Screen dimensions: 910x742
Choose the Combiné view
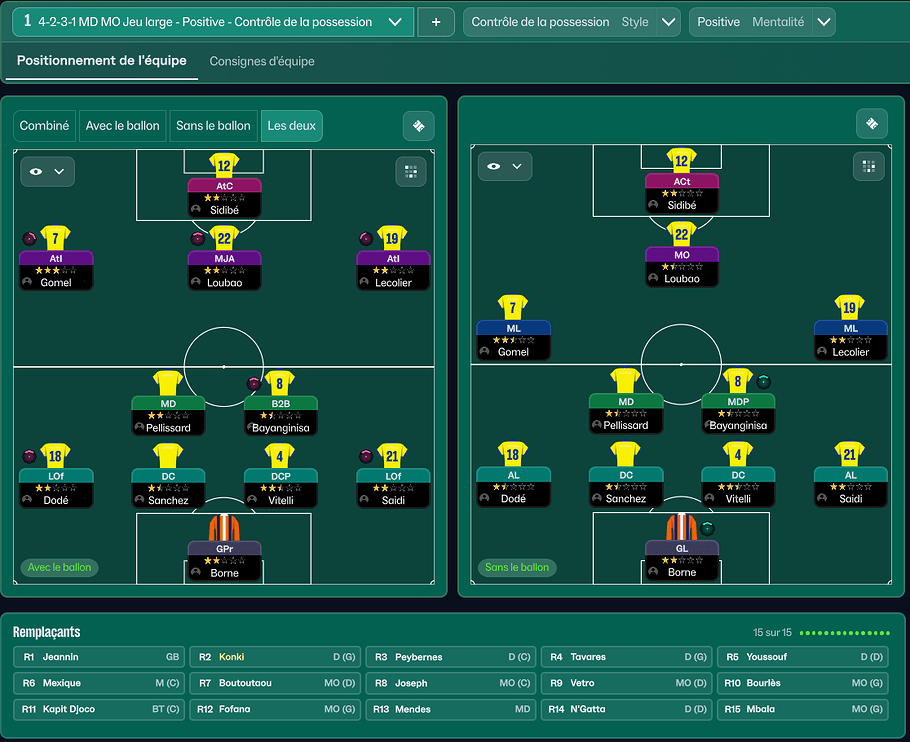pyautogui.click(x=45, y=126)
